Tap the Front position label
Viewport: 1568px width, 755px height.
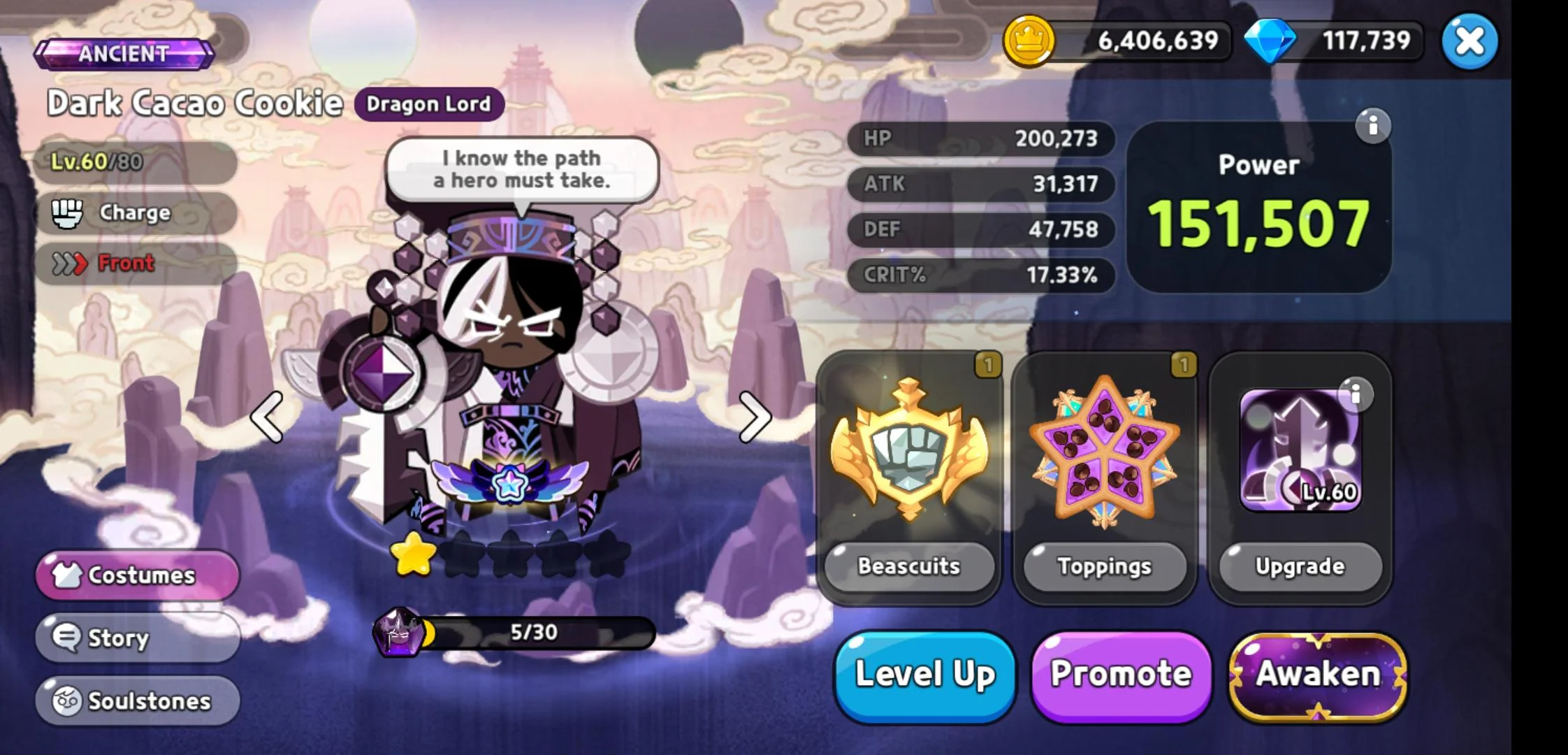tap(126, 264)
